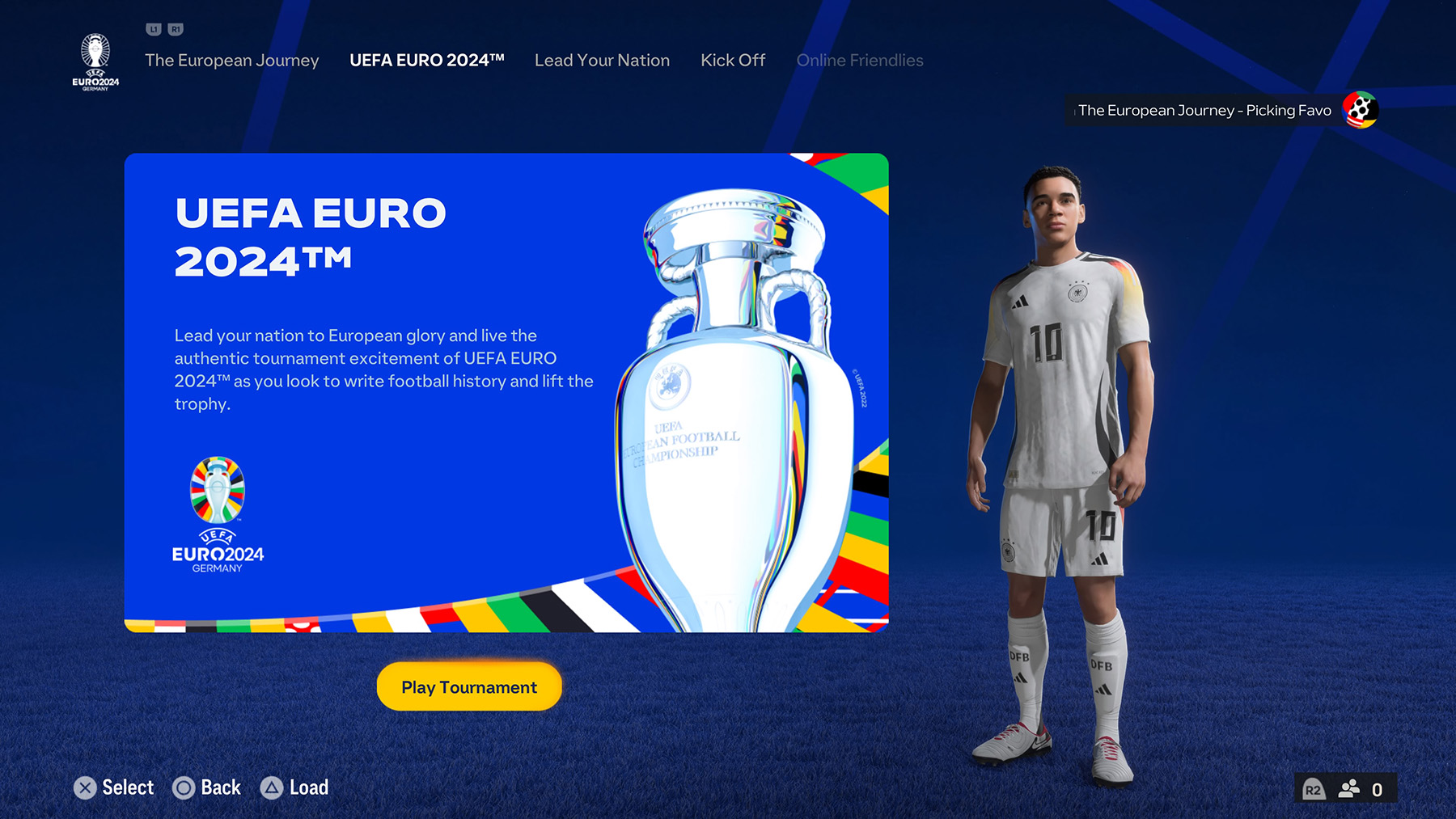Select the Kick Off menu item
Screen dimensions: 1456x819
[x=733, y=60]
